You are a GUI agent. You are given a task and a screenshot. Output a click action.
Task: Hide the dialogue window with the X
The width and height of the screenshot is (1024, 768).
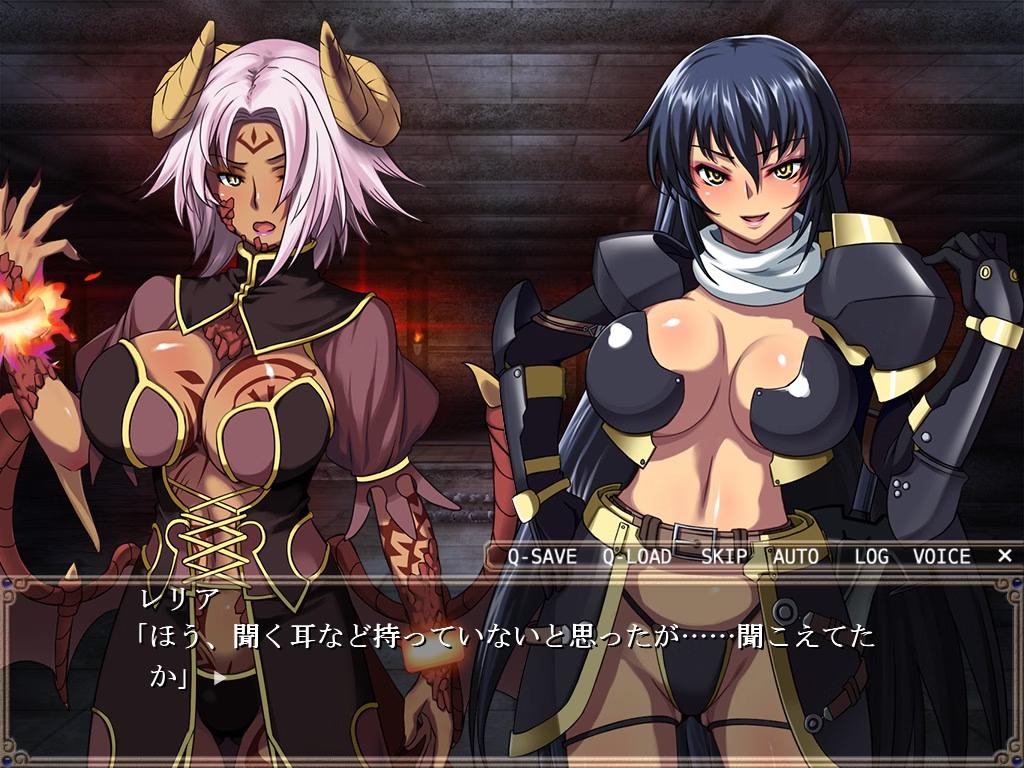pos(1004,556)
